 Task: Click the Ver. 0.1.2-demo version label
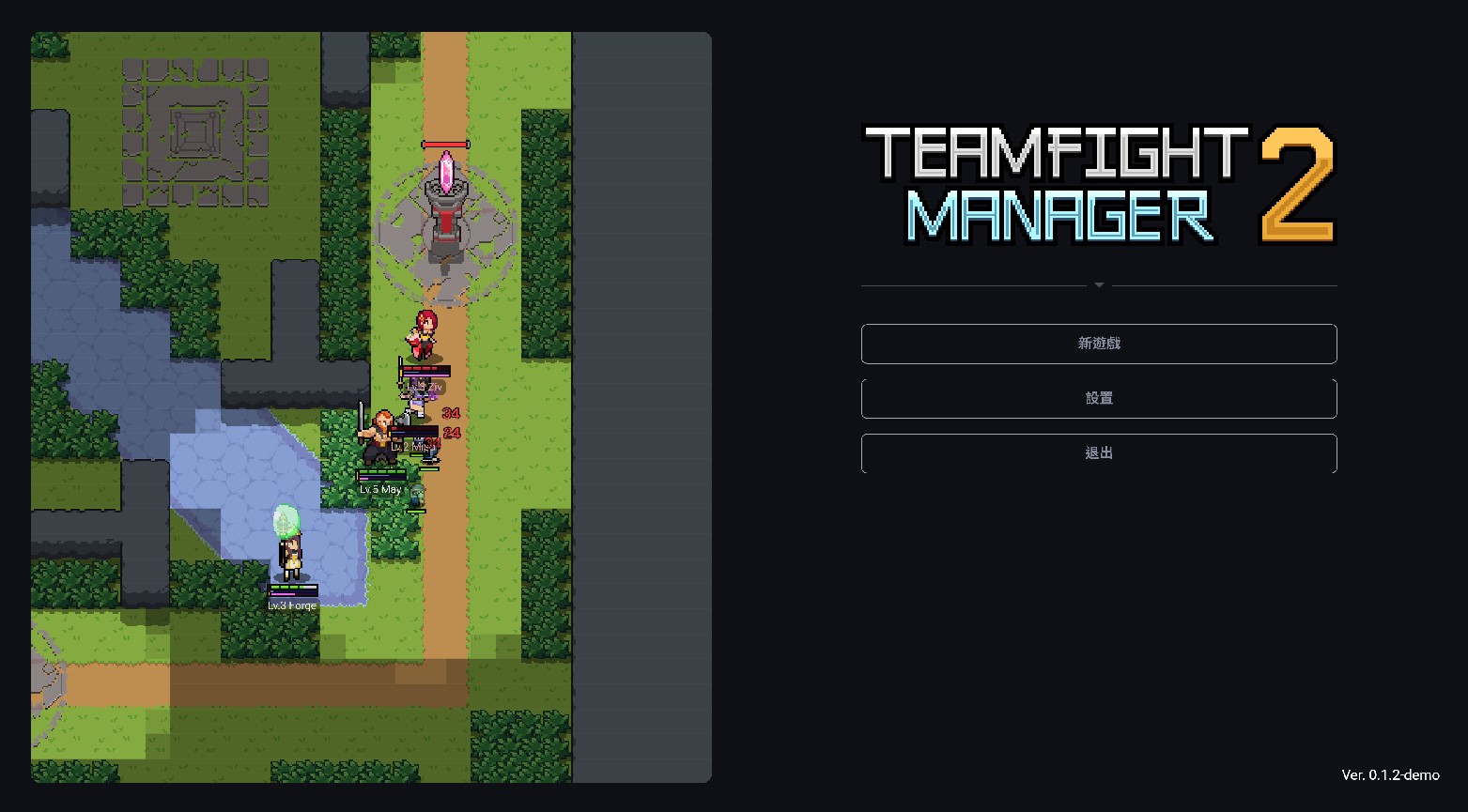click(1390, 775)
